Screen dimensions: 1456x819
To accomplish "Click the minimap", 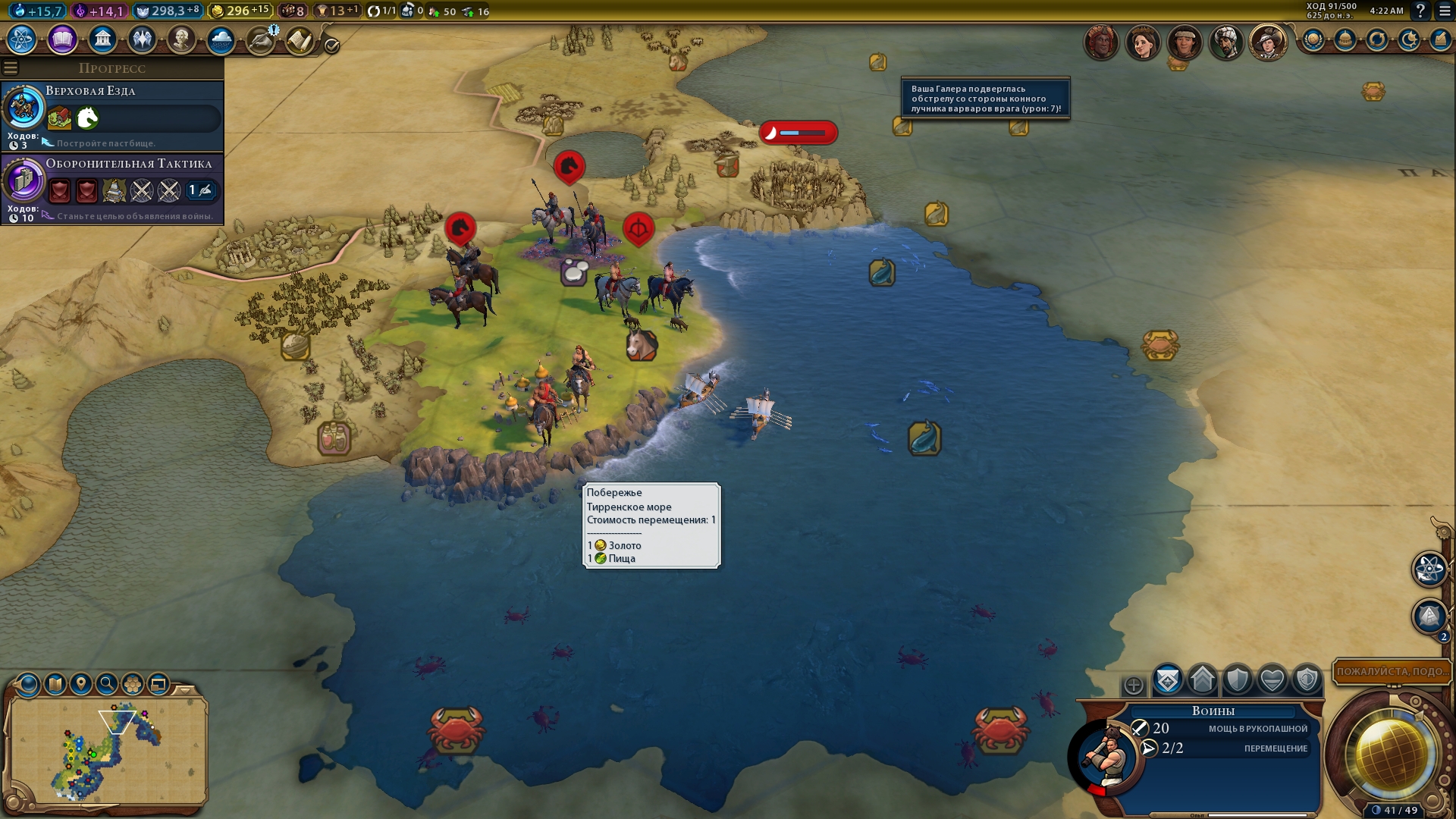I will click(x=106, y=751).
